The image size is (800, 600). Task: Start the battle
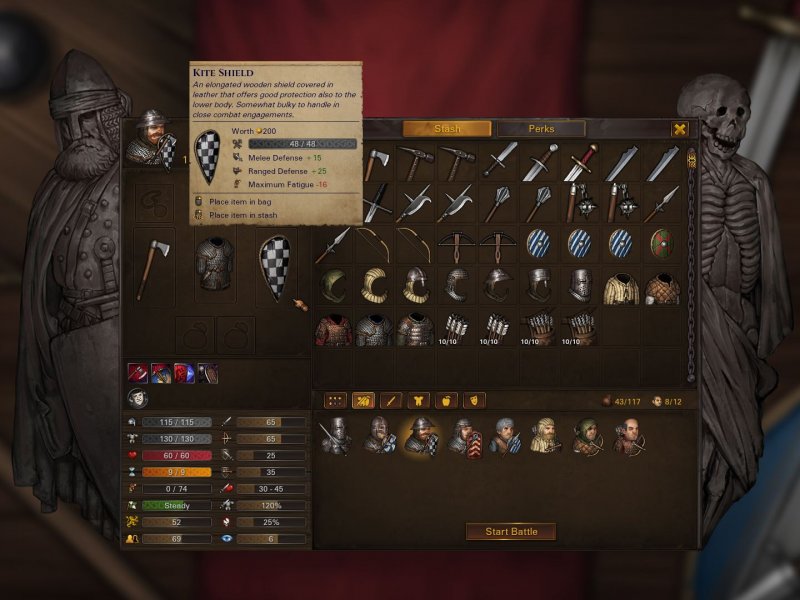511,531
